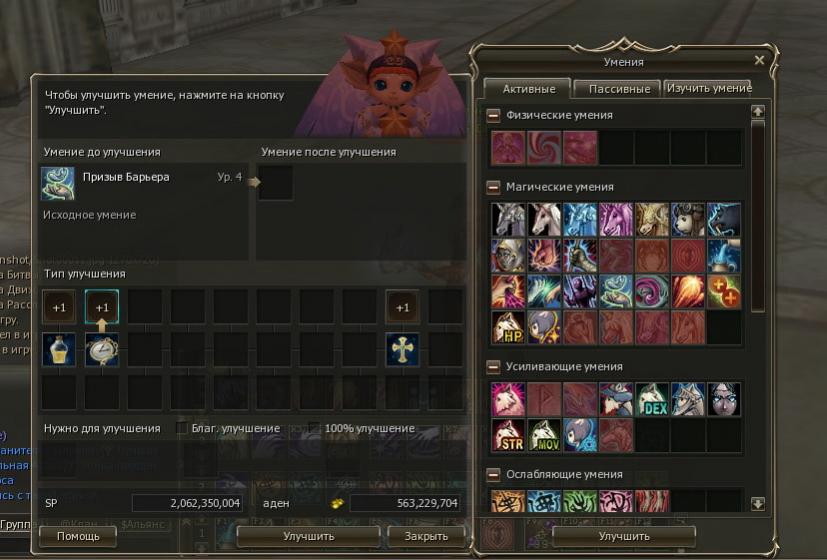This screenshot has height=560, width=827.
Task: Click Улучшить at the skills window bottom
Action: 624,536
